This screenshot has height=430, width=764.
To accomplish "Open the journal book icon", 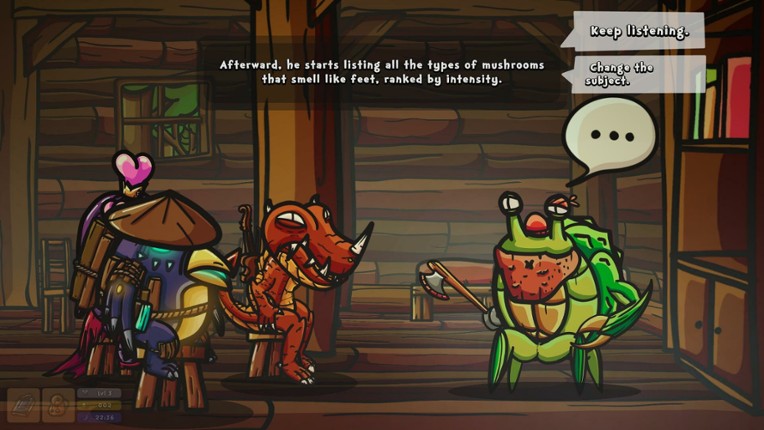I will click(23, 405).
